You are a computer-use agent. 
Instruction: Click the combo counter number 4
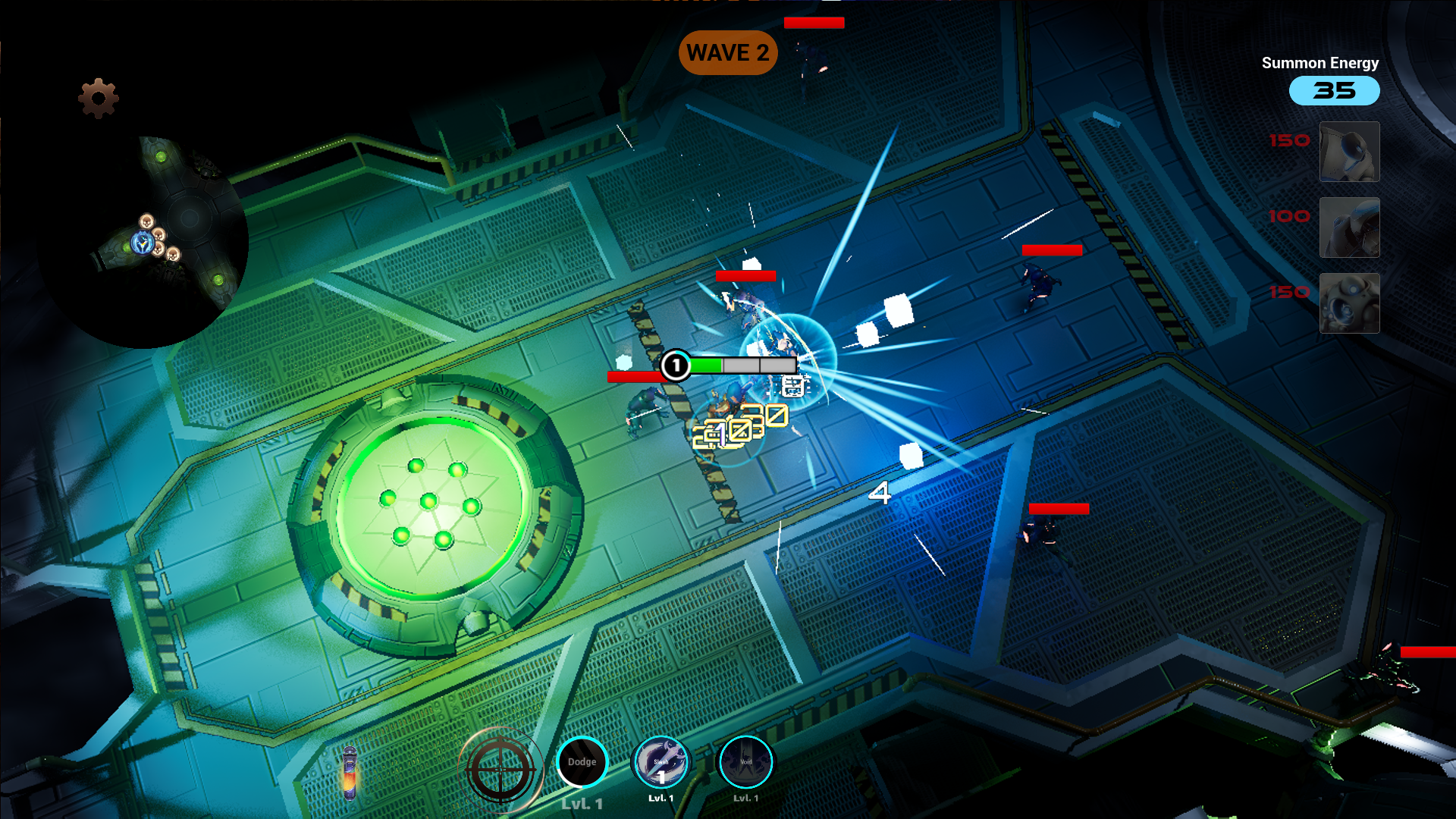[882, 494]
